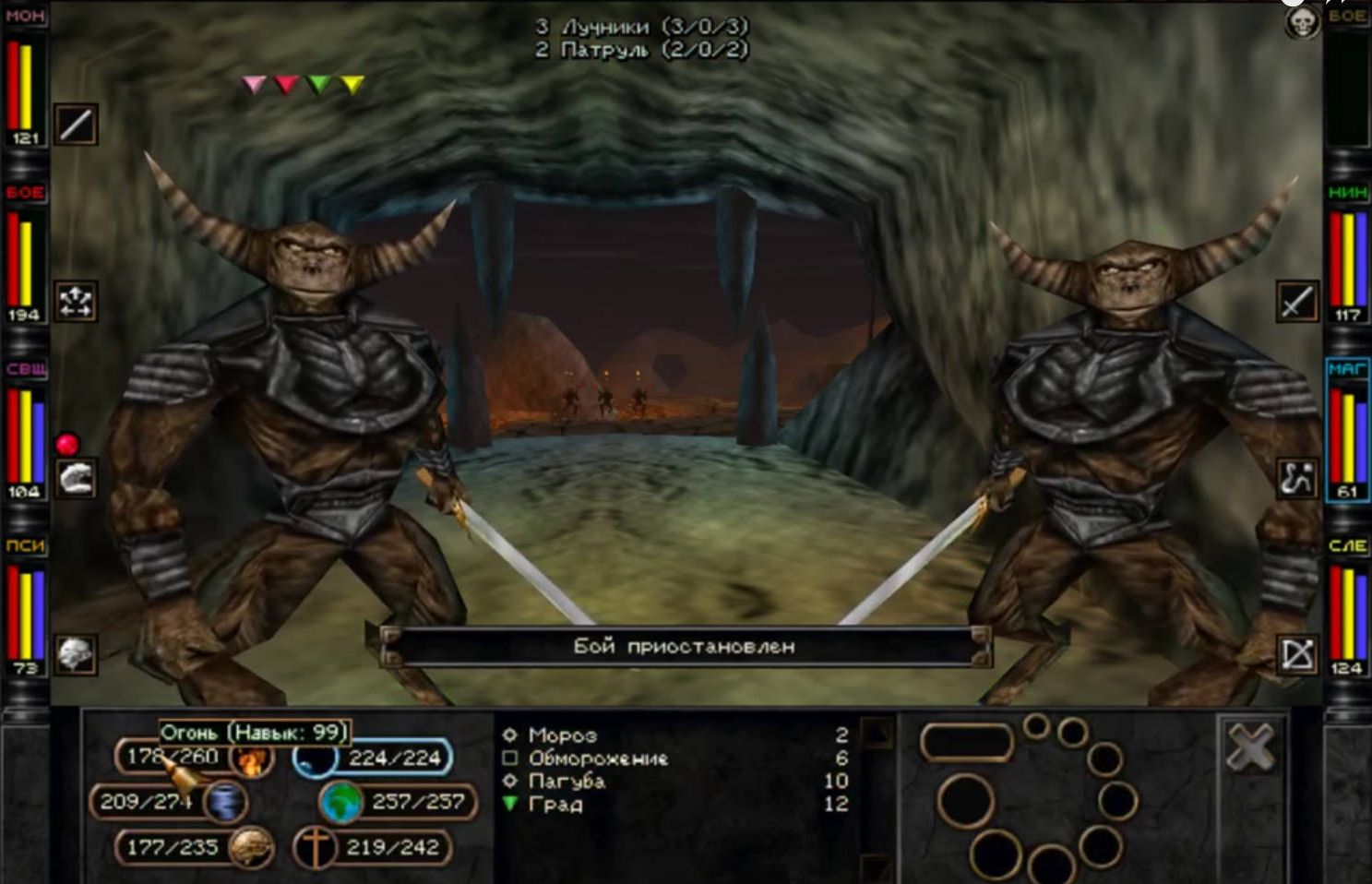Select the МАГ character portrait
The height and width of the screenshot is (884, 1372).
click(x=1347, y=432)
